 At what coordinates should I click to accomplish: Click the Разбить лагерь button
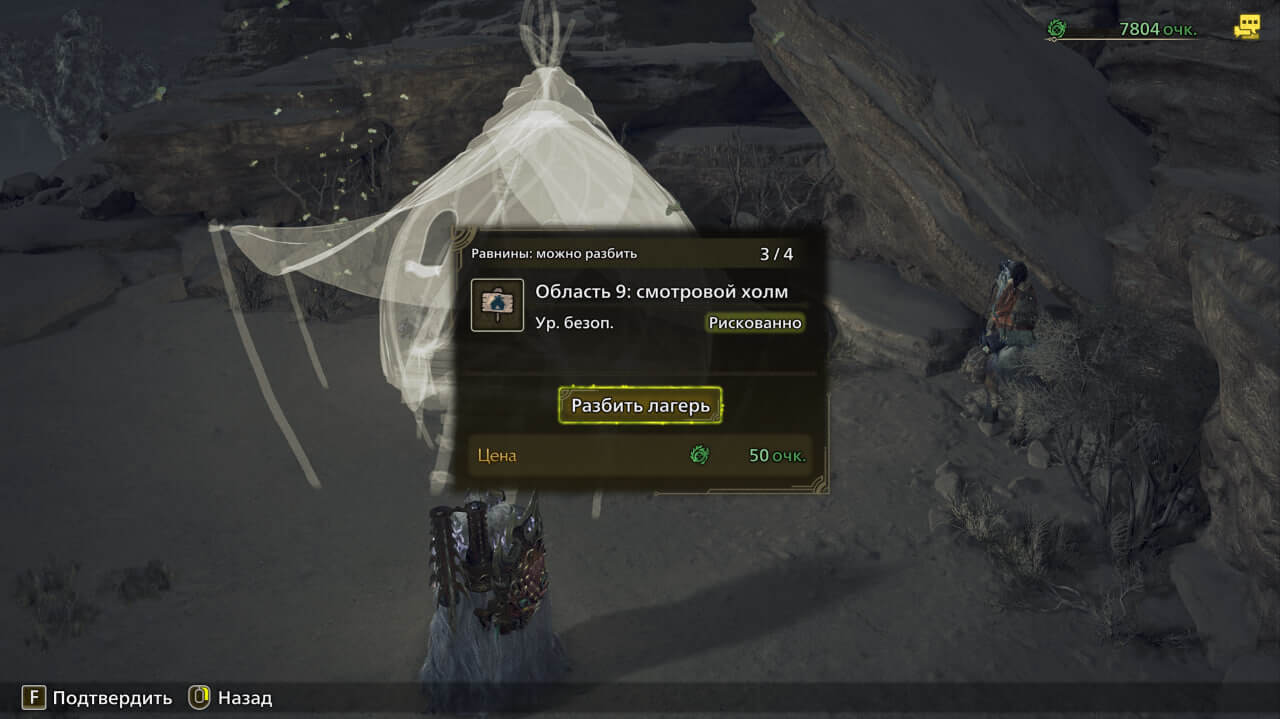[640, 405]
